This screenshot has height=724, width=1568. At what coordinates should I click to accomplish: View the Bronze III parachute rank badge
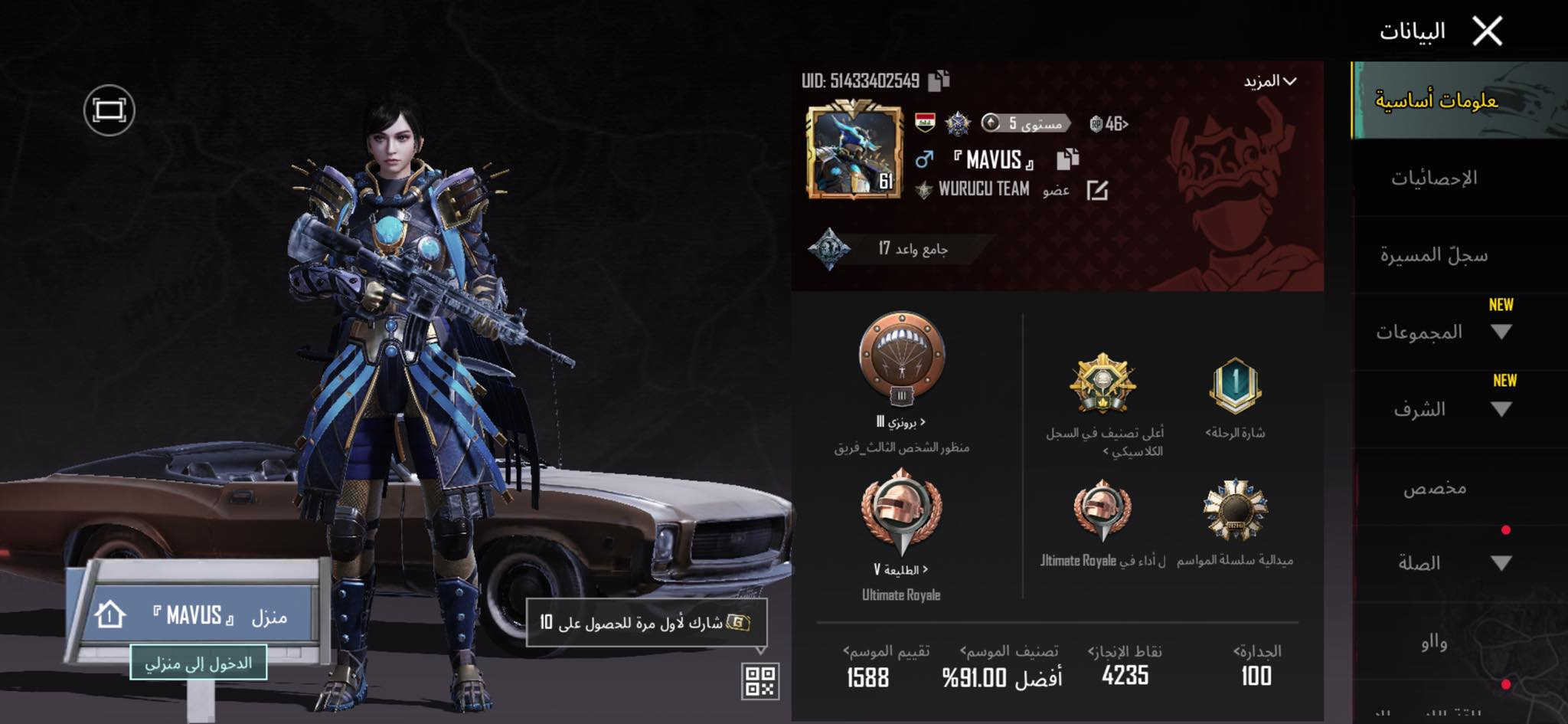tap(901, 359)
